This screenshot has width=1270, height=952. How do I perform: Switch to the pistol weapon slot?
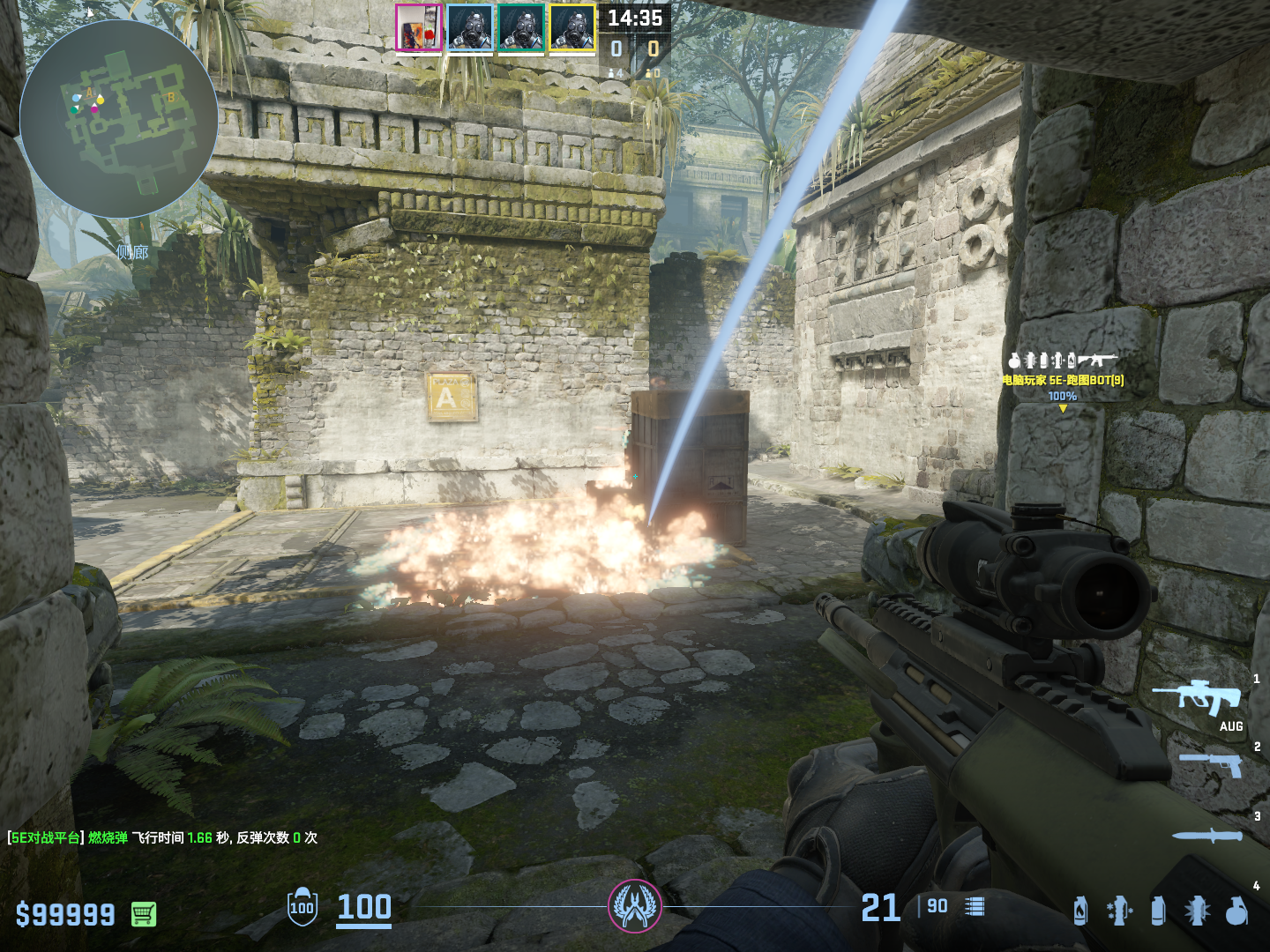pos(1212,763)
